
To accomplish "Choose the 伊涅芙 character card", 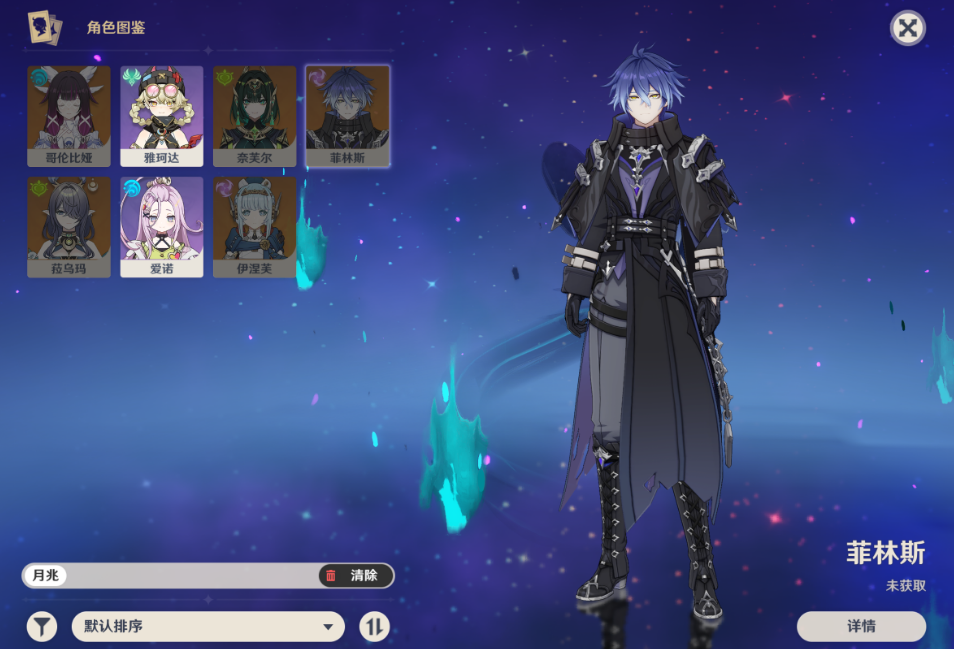I will 254,226.
